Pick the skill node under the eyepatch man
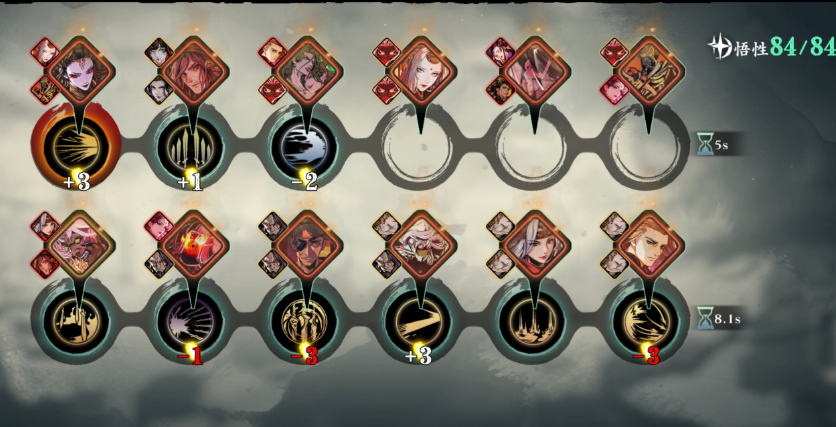This screenshot has height=427, width=836. [x=306, y=320]
